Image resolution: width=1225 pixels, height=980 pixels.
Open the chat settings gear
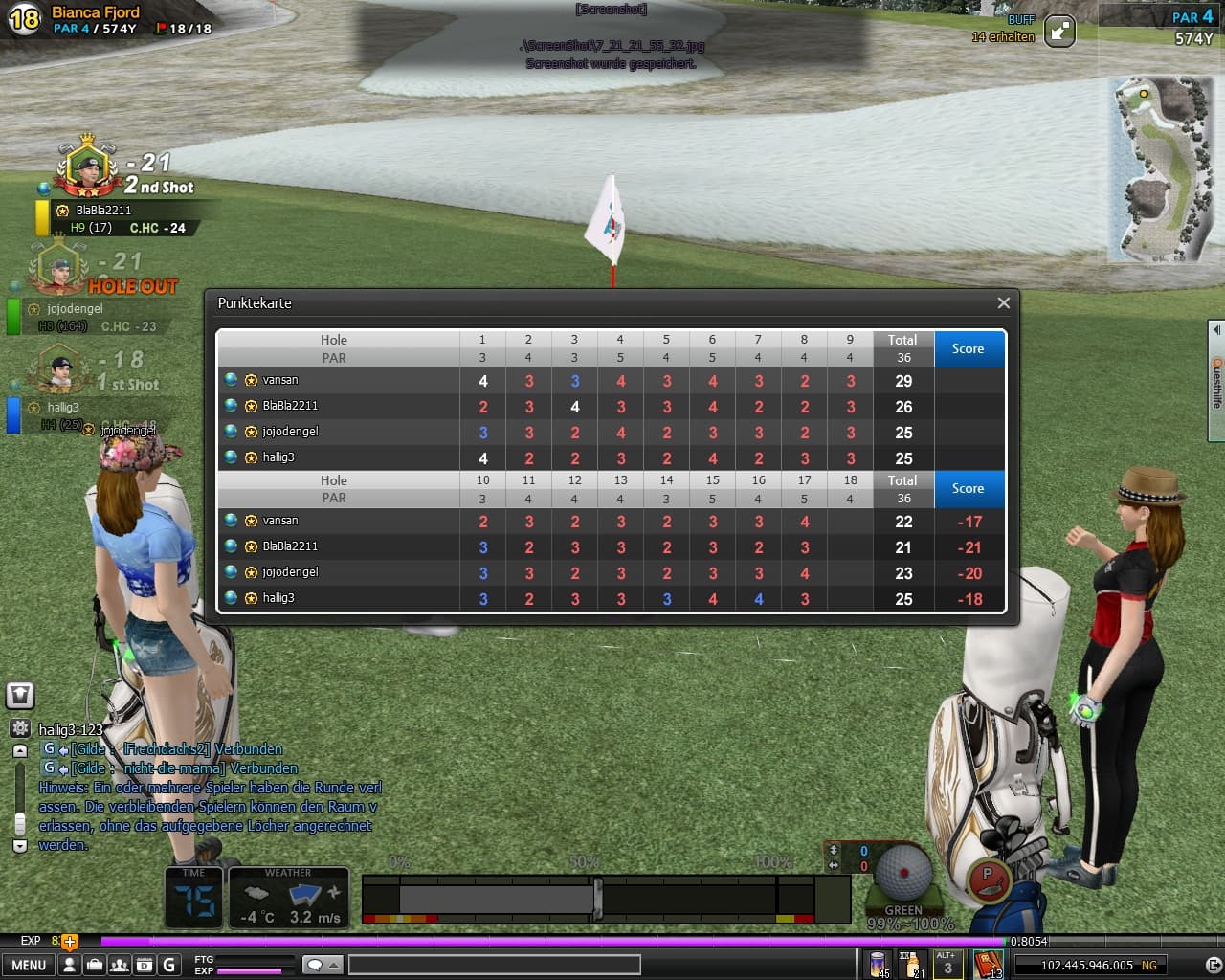(20, 729)
